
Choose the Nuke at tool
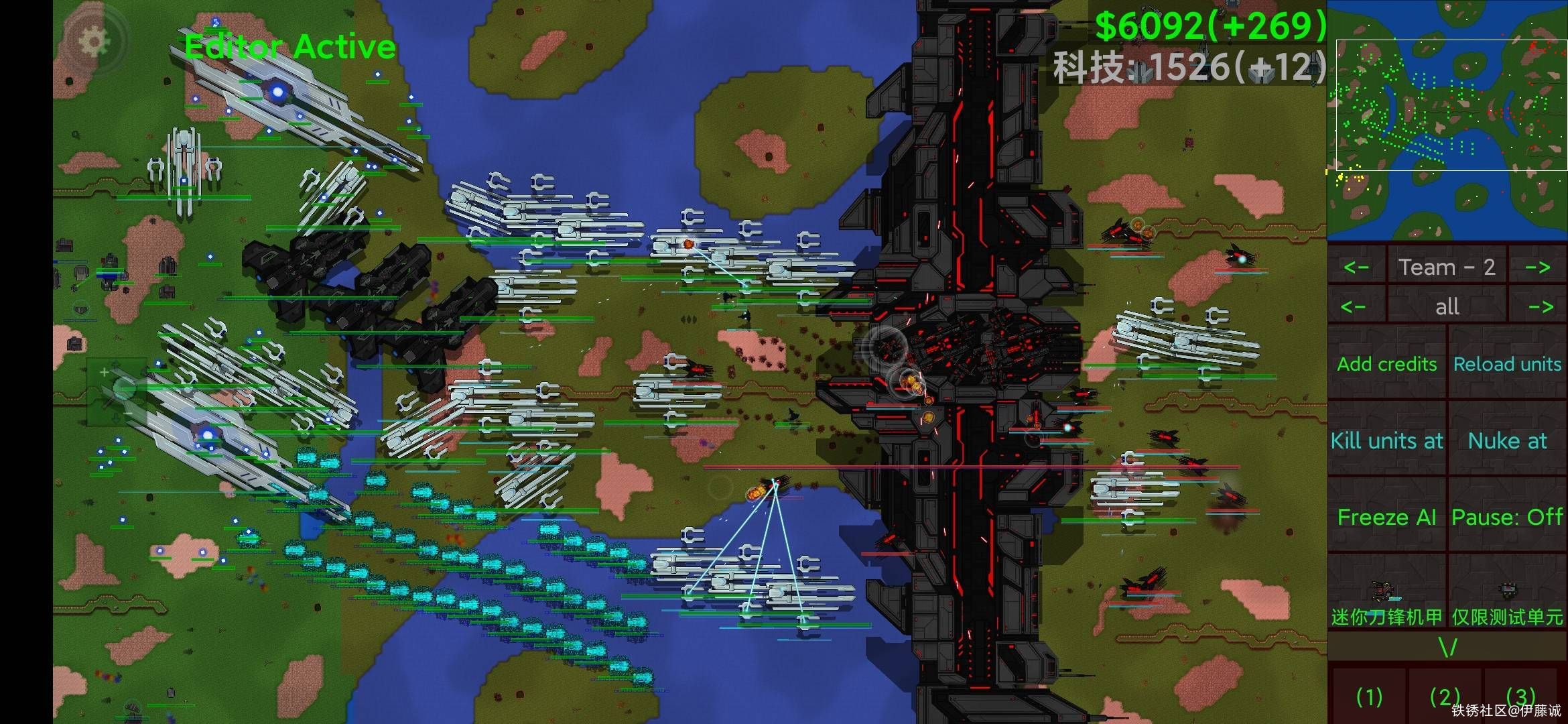pyautogui.click(x=1508, y=440)
